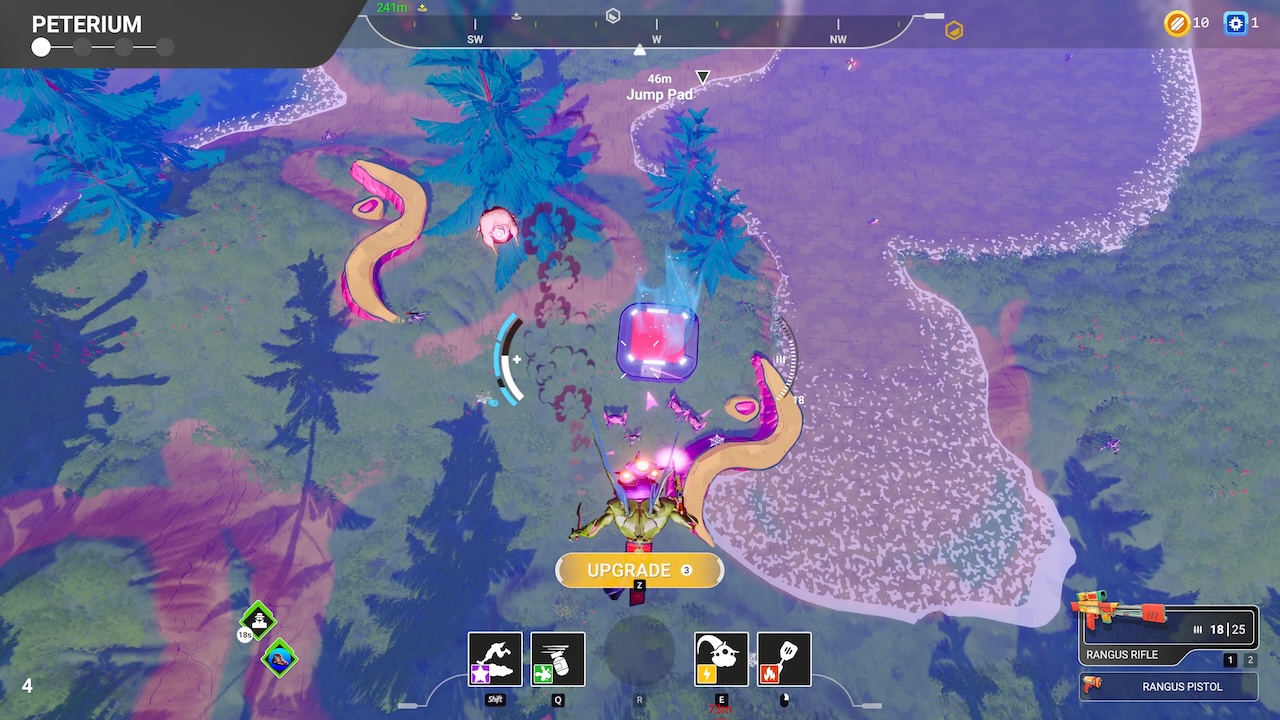Select the Rangus Rifle weapon slot
Image resolution: width=1280 pixels, height=720 pixels.
(1168, 634)
